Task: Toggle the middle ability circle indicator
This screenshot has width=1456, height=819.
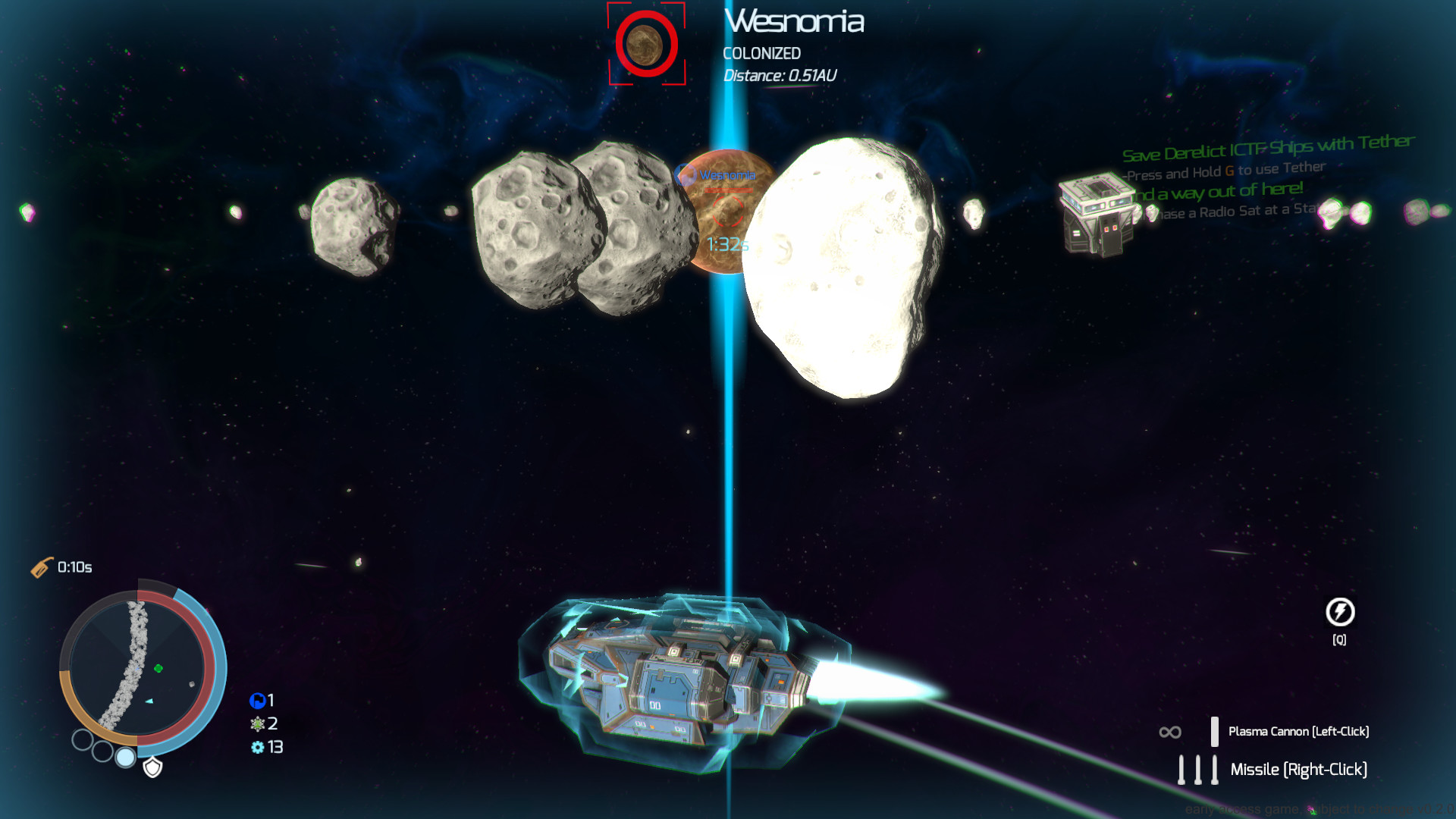Action: (103, 751)
